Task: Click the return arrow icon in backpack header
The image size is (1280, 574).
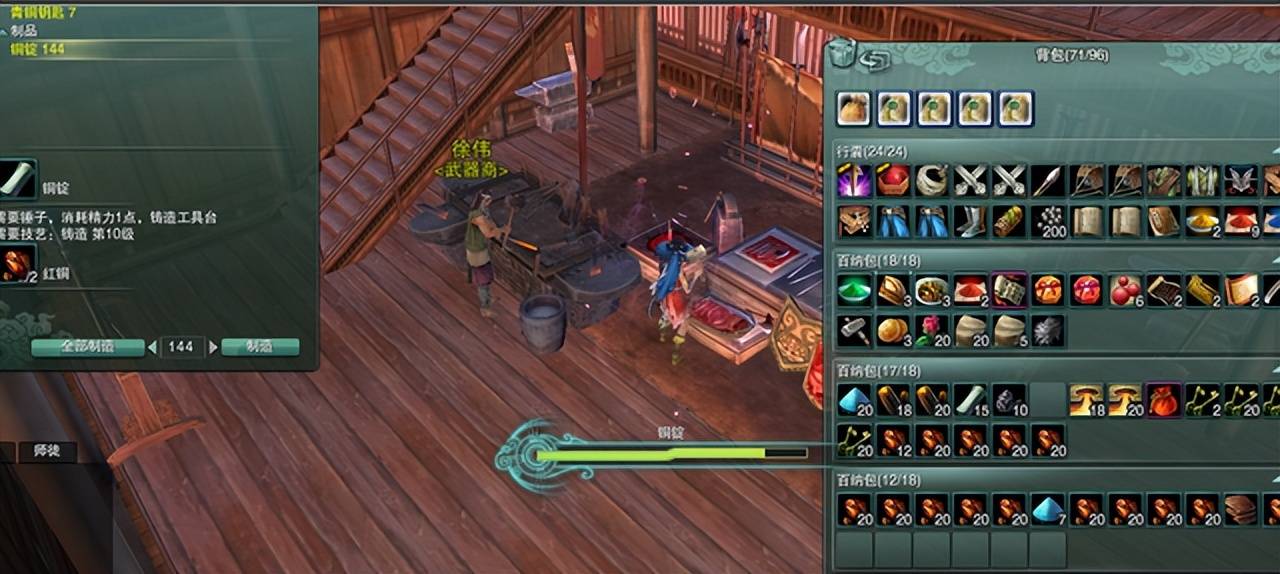Action: 876,62
